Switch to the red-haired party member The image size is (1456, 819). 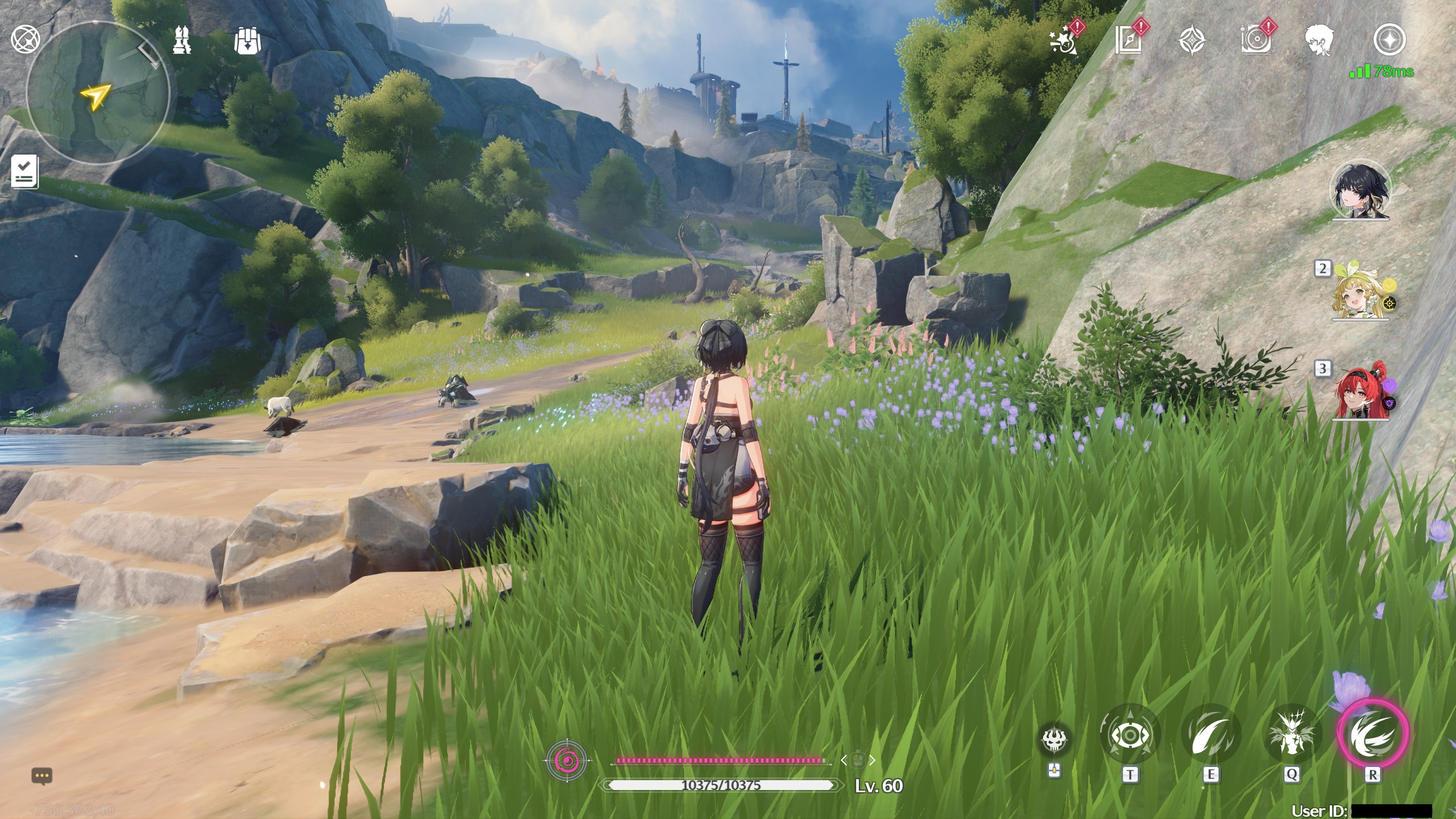pos(1359,395)
